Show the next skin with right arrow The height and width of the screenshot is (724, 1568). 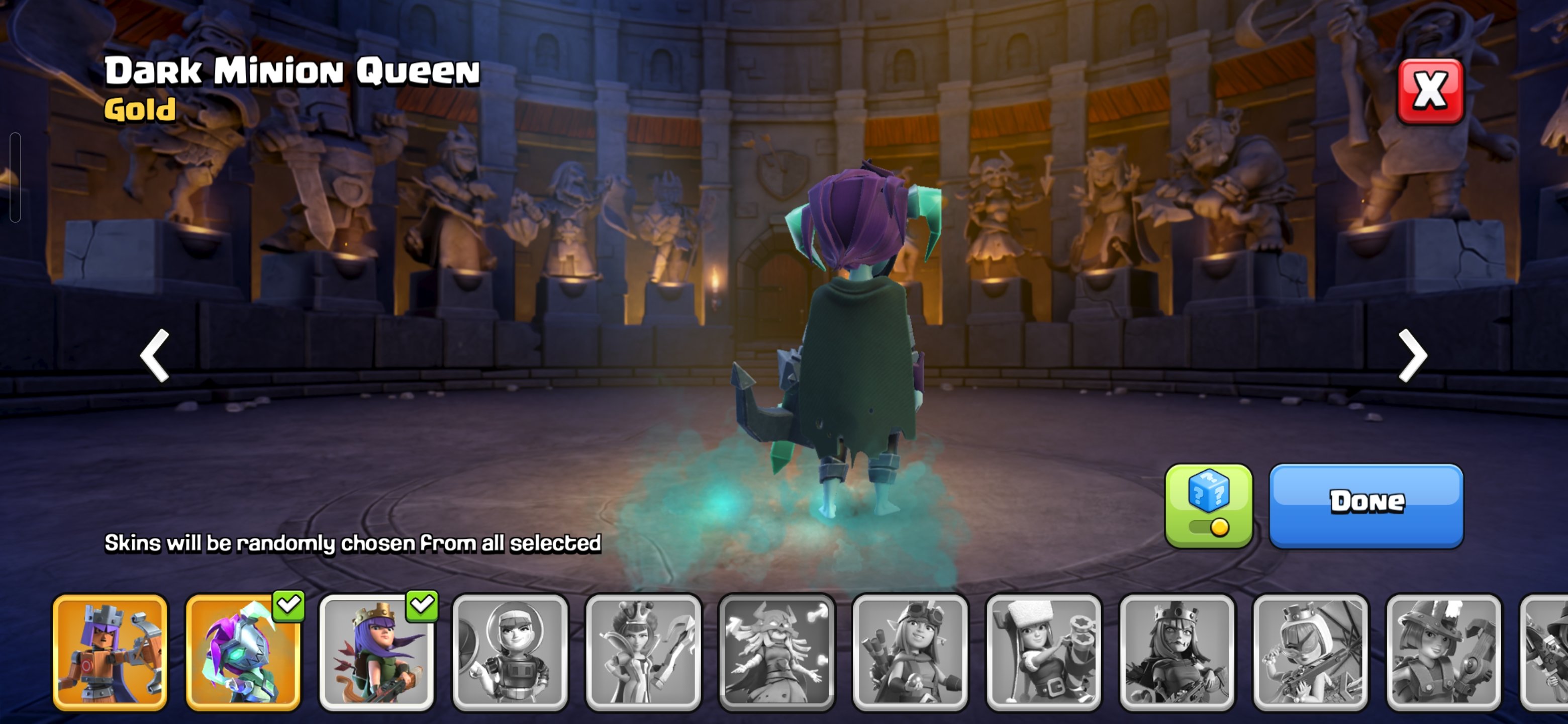(x=1412, y=355)
